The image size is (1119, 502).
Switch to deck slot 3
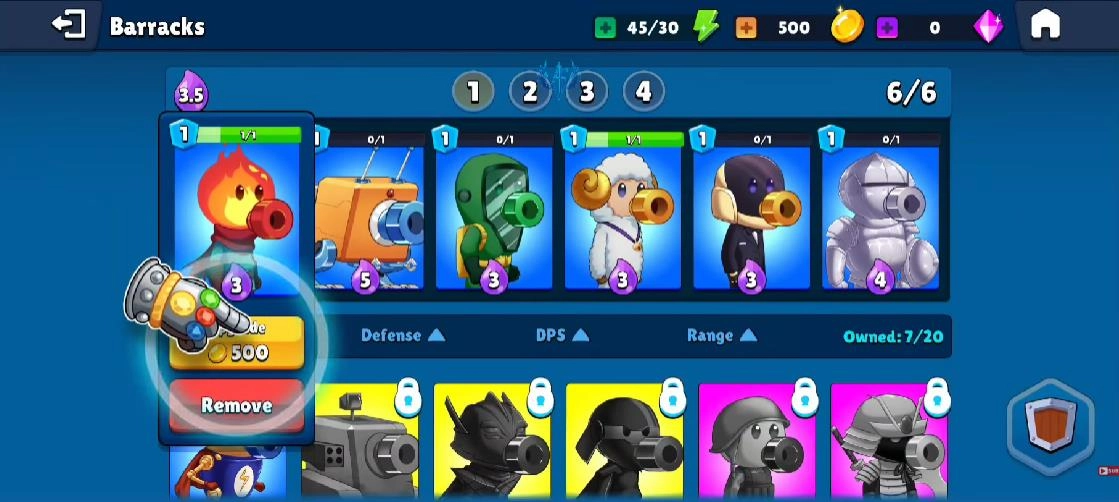[587, 92]
